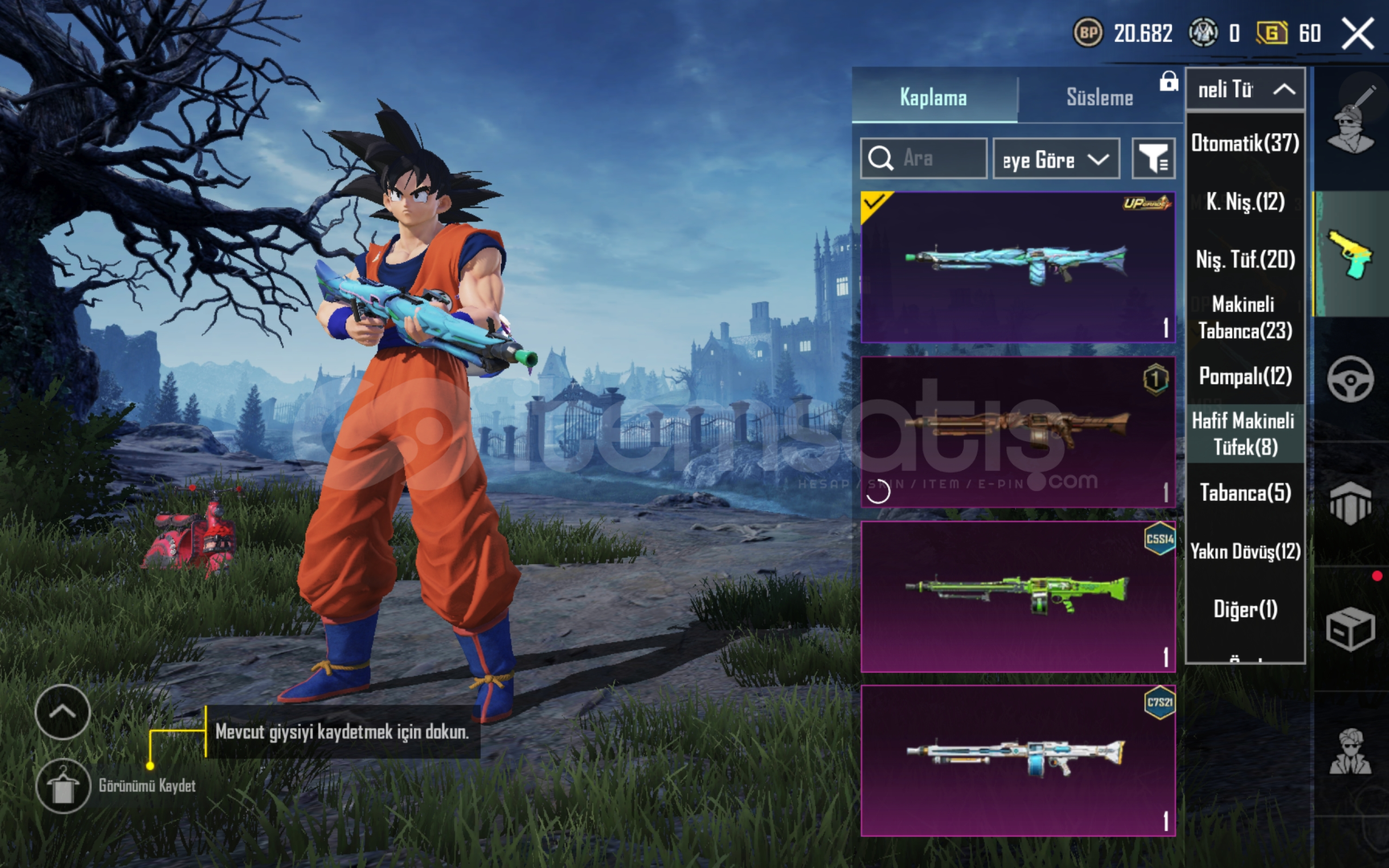Show Tabanca(5) pistol skins
1389x868 pixels.
[1245, 493]
